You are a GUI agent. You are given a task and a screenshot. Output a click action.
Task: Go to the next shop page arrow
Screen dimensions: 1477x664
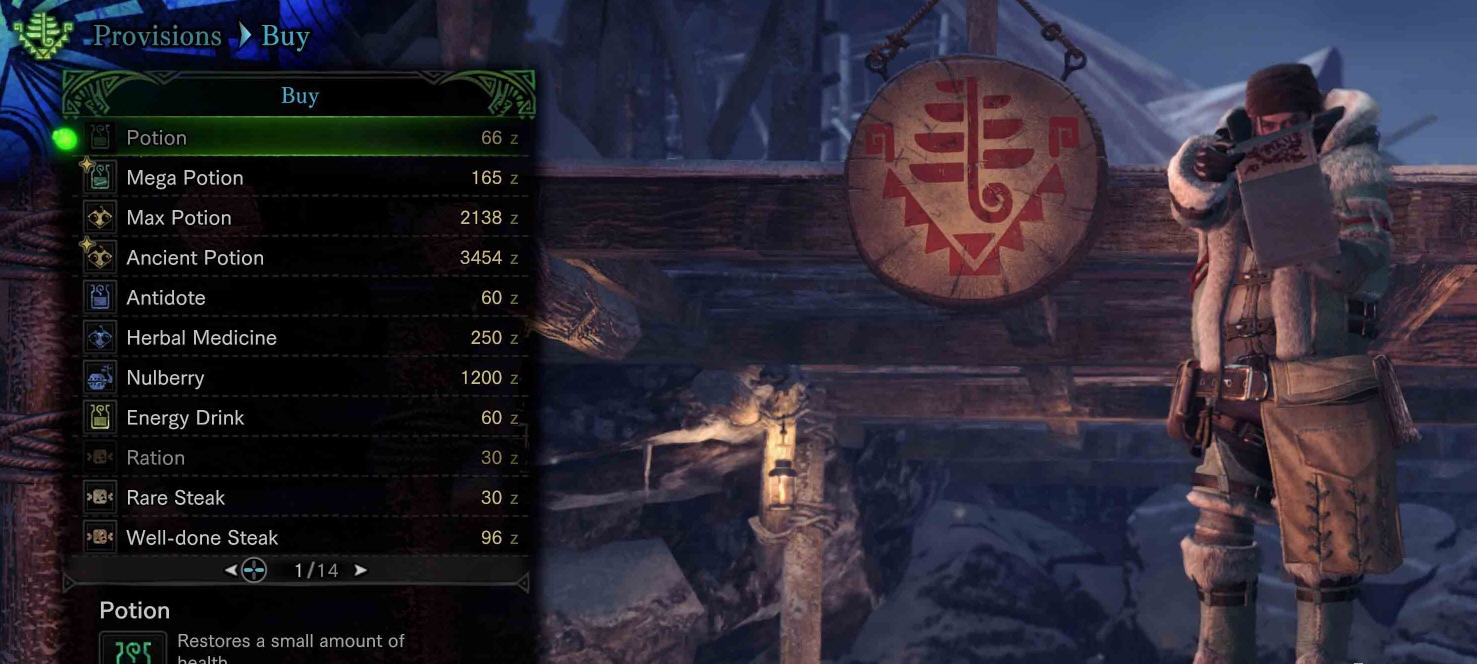[361, 570]
